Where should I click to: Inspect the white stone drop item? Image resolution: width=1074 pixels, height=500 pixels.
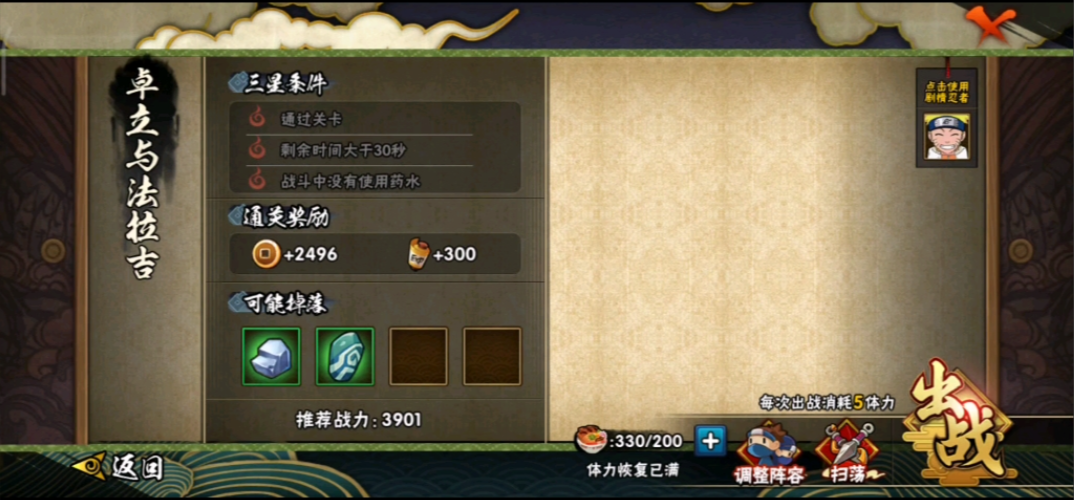point(271,356)
